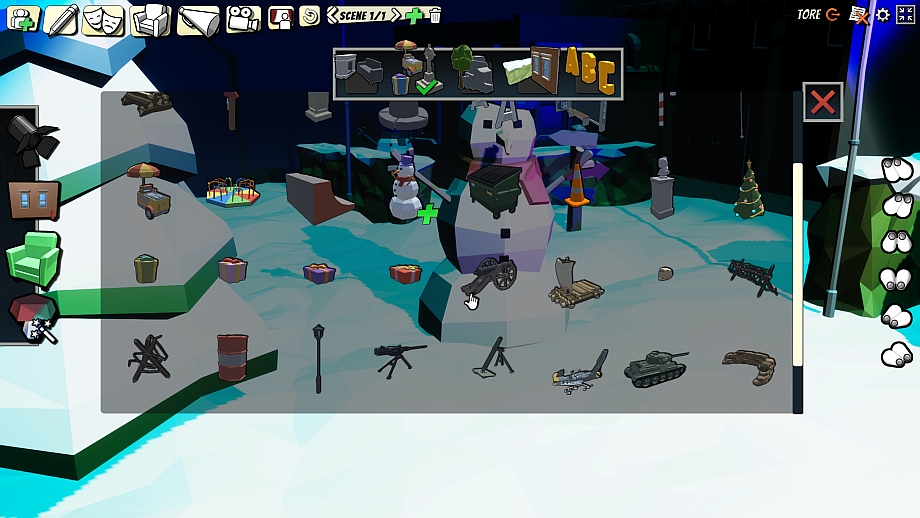Add a new scene with the green plus
This screenshot has width=920, height=518.
pos(415,15)
